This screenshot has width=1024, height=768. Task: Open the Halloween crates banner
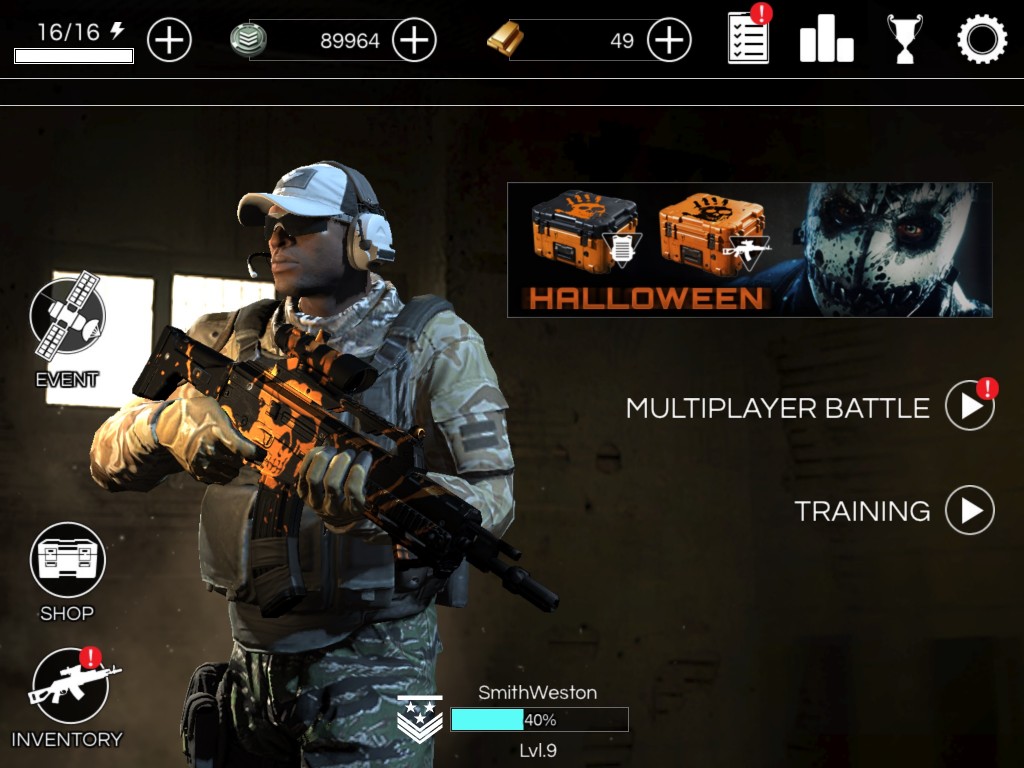[749, 249]
